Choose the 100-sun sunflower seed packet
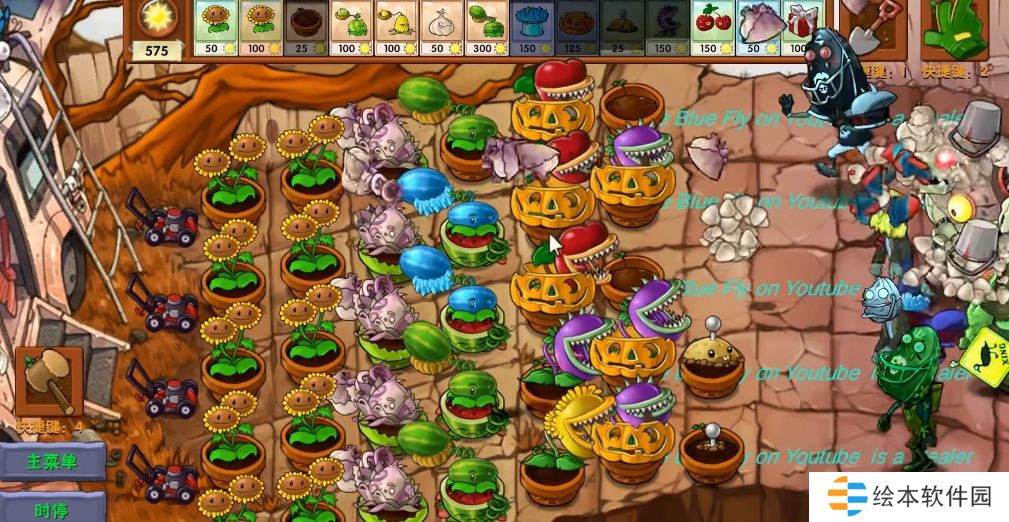This screenshot has height=522, width=1009. (259, 27)
